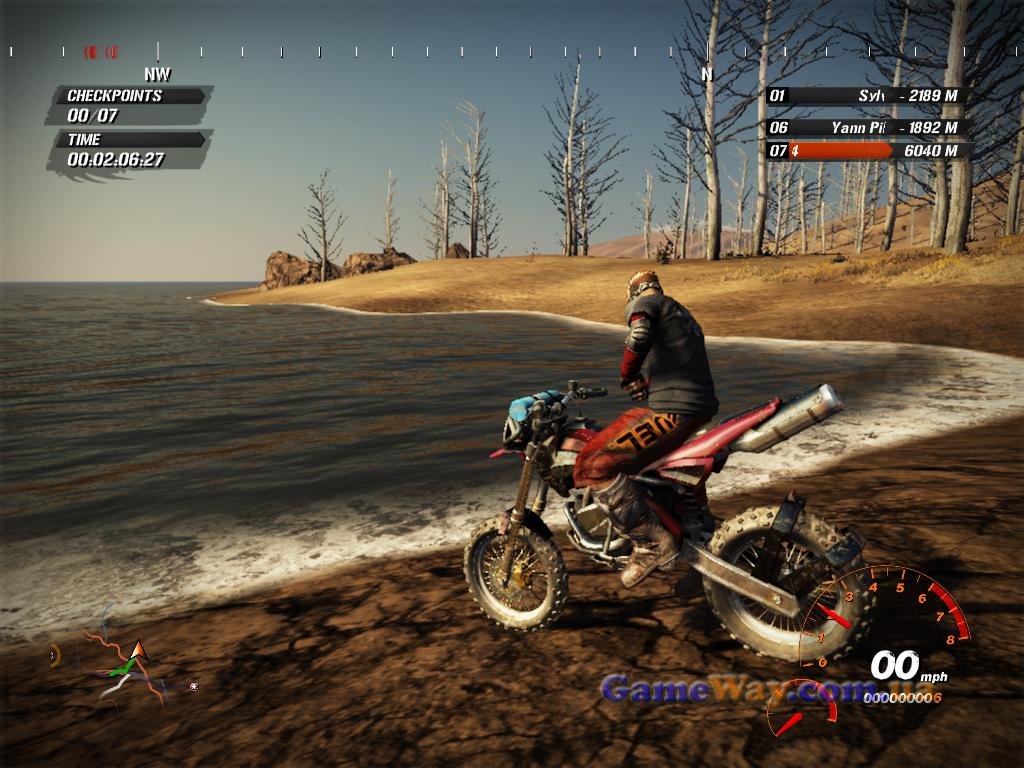
Task: Click the minimap with the route lines
Action: tap(125, 662)
